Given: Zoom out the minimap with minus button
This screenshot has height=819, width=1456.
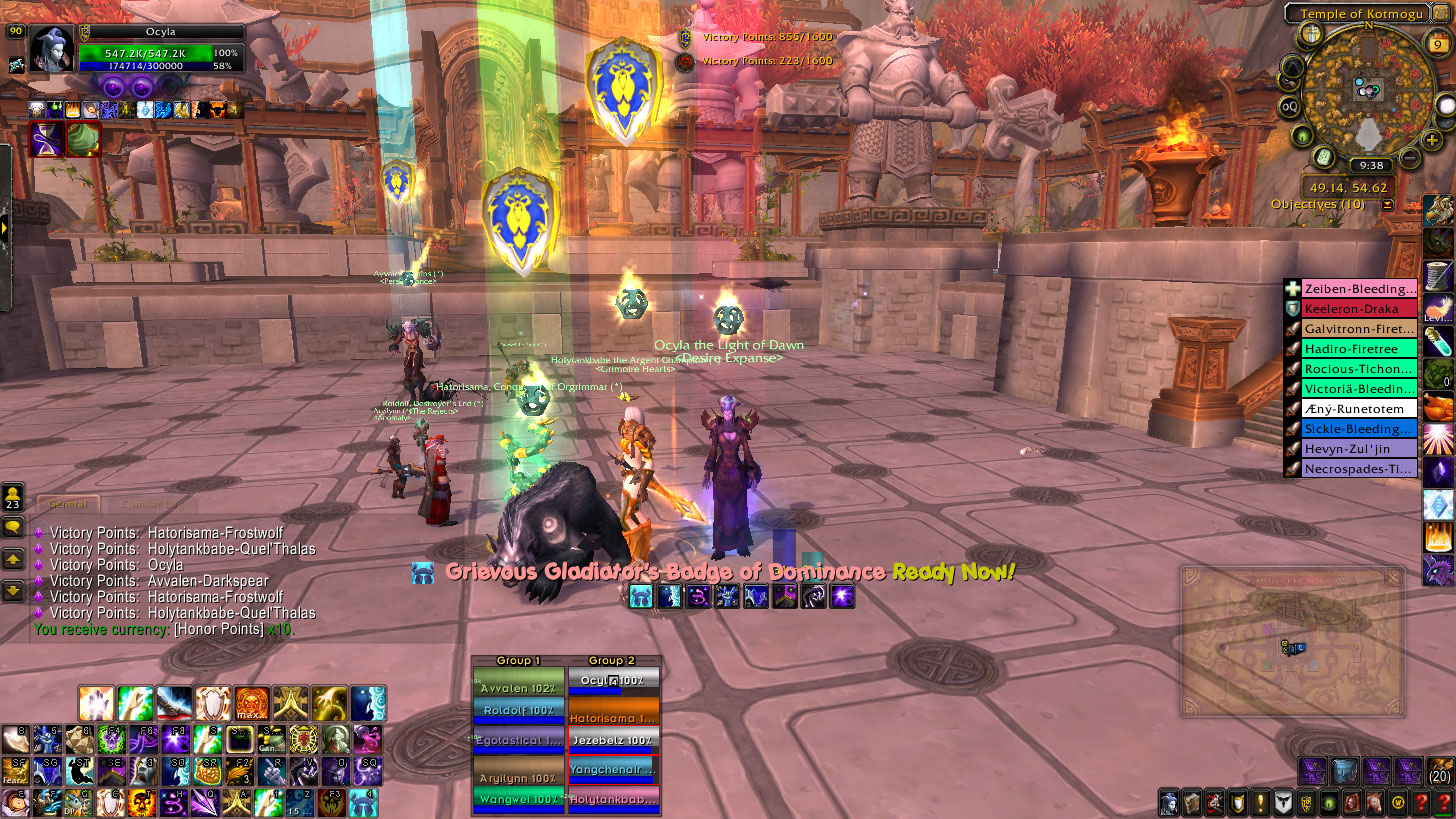Looking at the screenshot, I should tap(1409, 157).
